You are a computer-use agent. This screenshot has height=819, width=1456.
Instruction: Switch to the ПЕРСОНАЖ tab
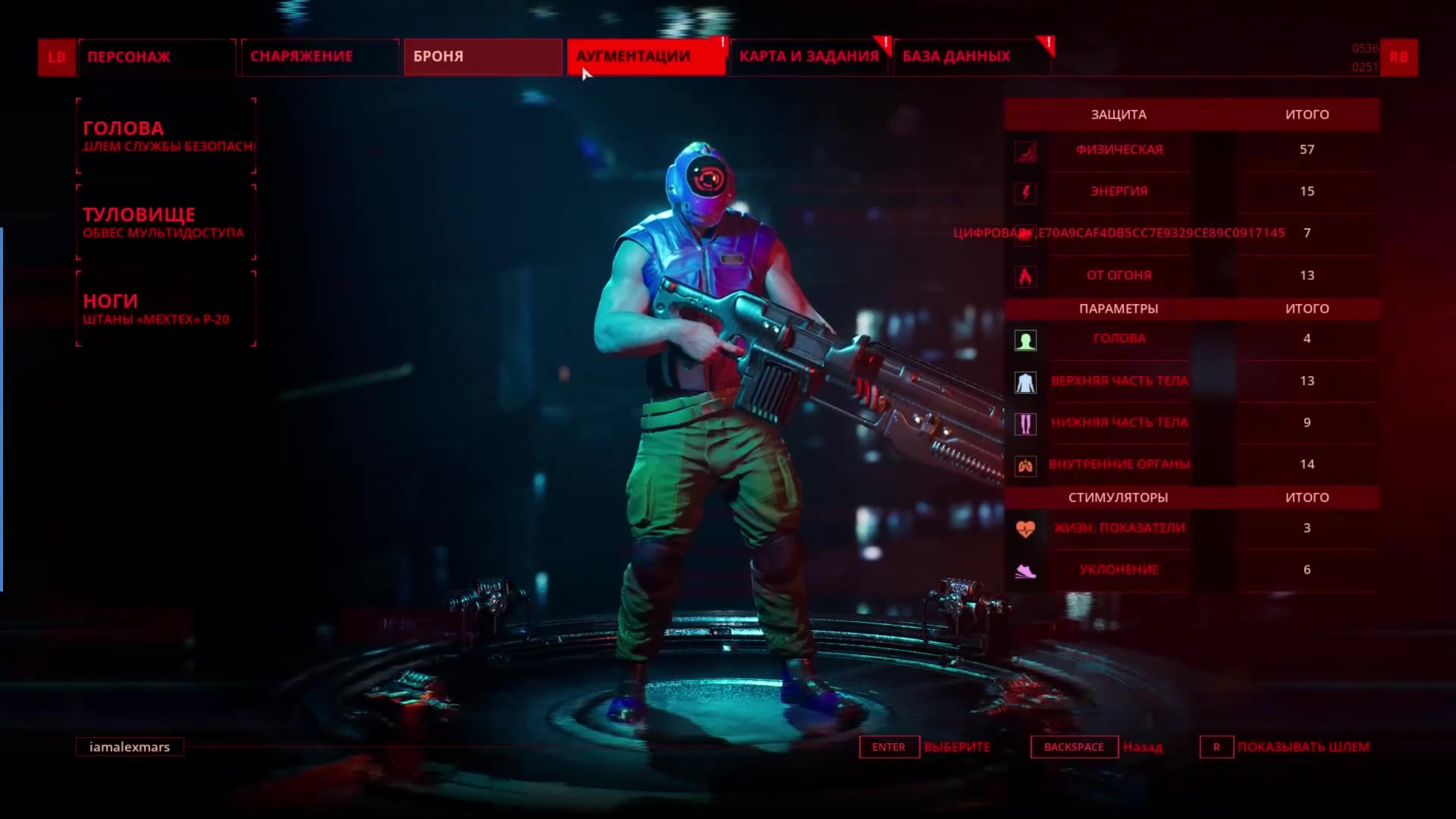point(156,57)
